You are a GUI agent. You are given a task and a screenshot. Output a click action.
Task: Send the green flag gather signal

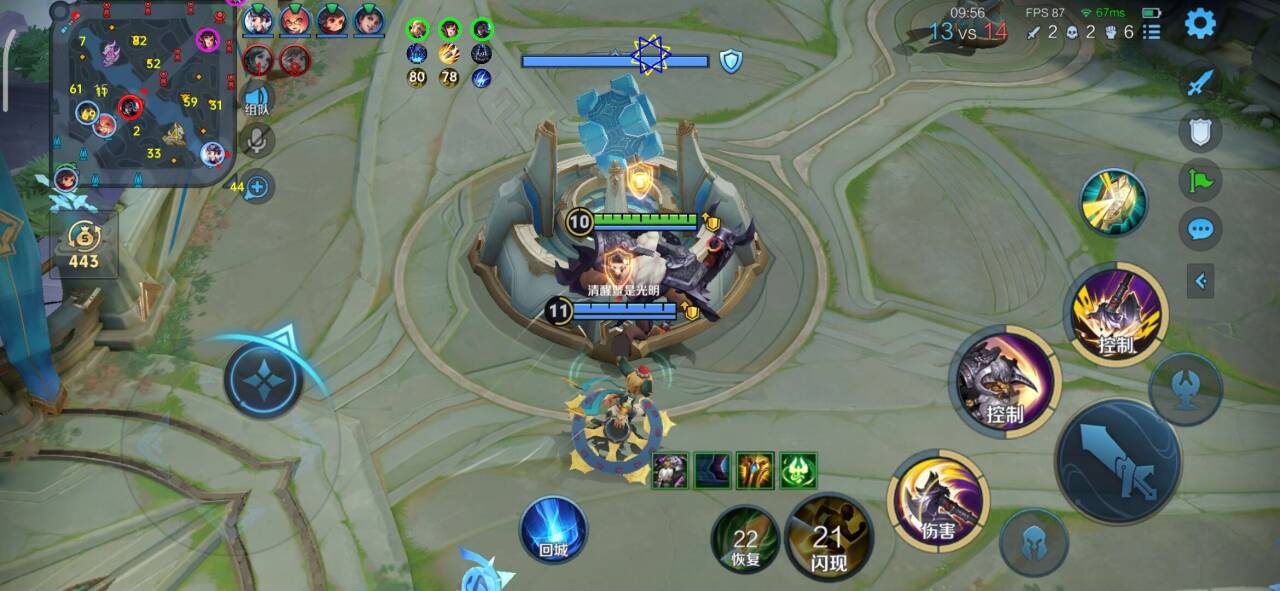1200,181
